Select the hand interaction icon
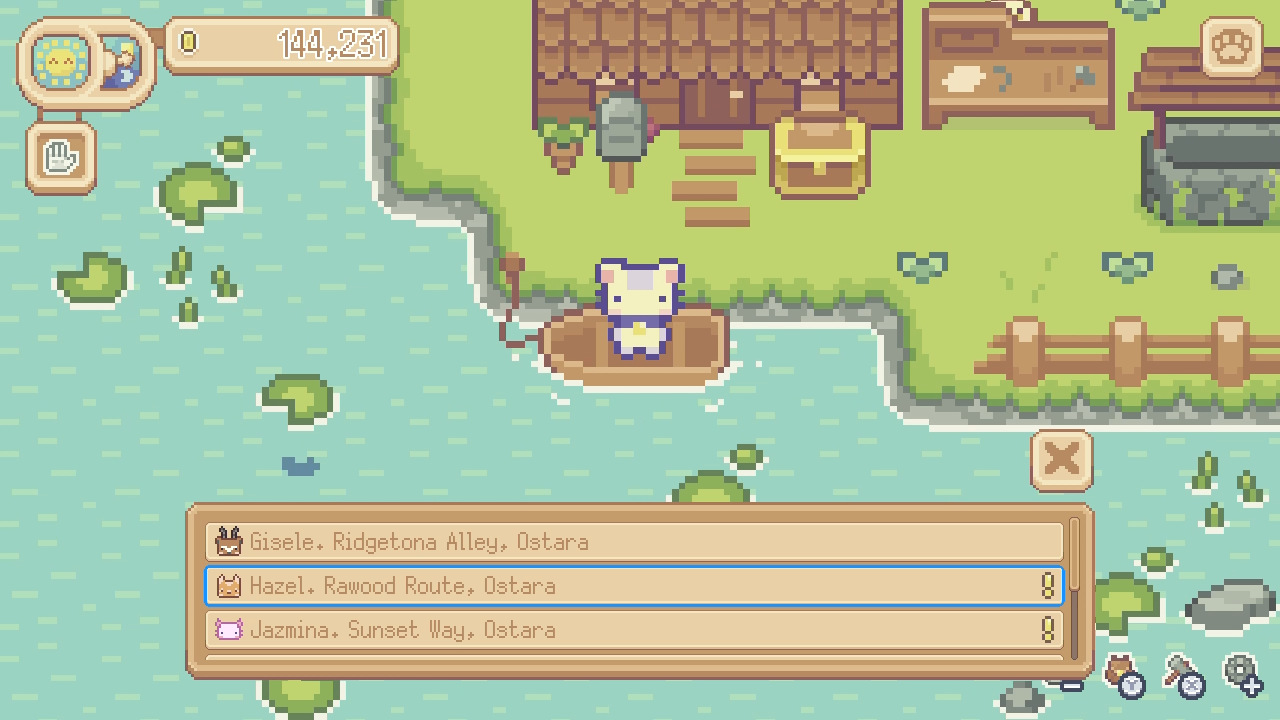 (59, 157)
